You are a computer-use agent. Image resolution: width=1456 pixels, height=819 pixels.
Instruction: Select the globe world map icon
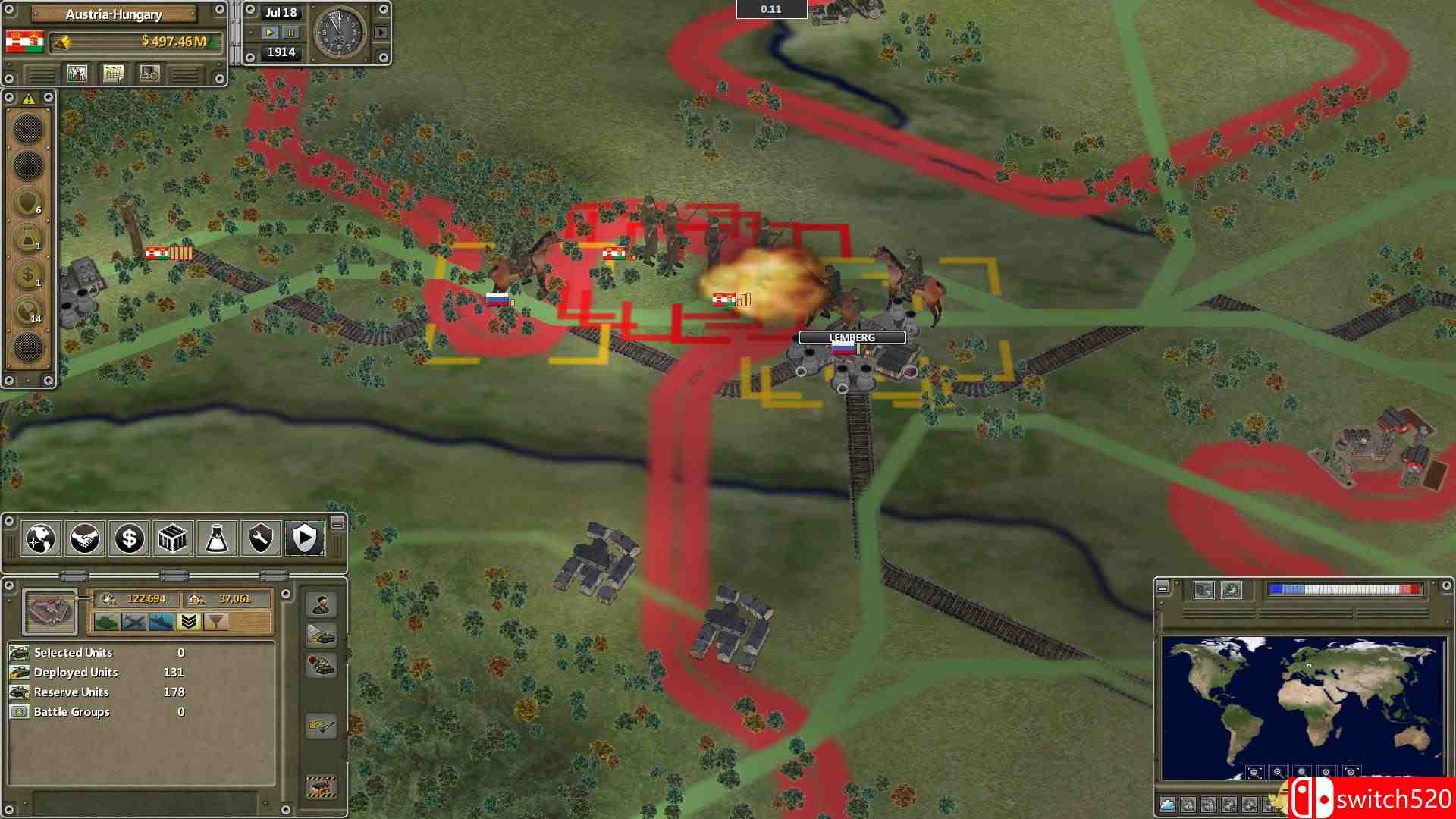40,539
